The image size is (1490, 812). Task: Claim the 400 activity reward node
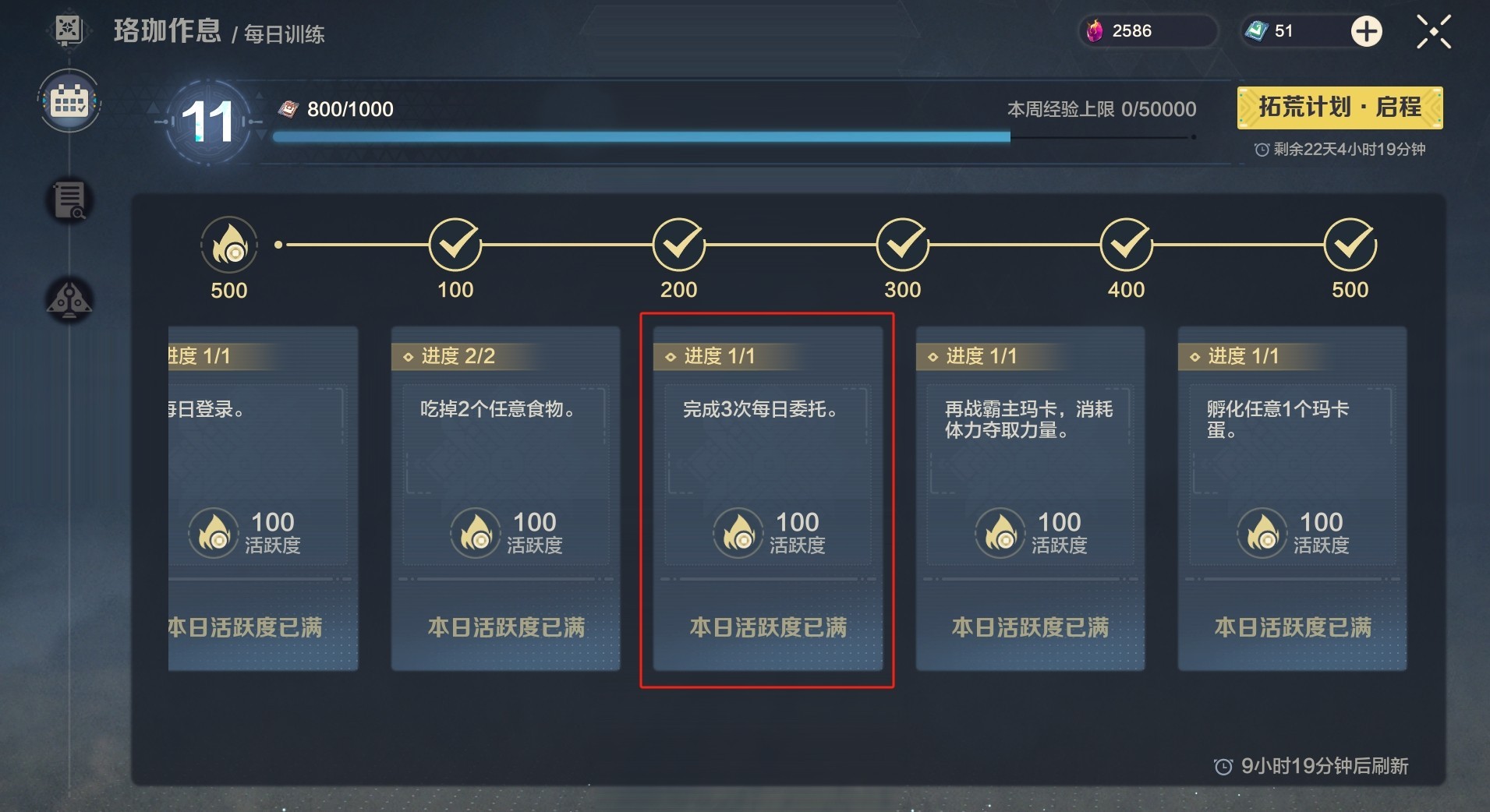pyautogui.click(x=1126, y=245)
